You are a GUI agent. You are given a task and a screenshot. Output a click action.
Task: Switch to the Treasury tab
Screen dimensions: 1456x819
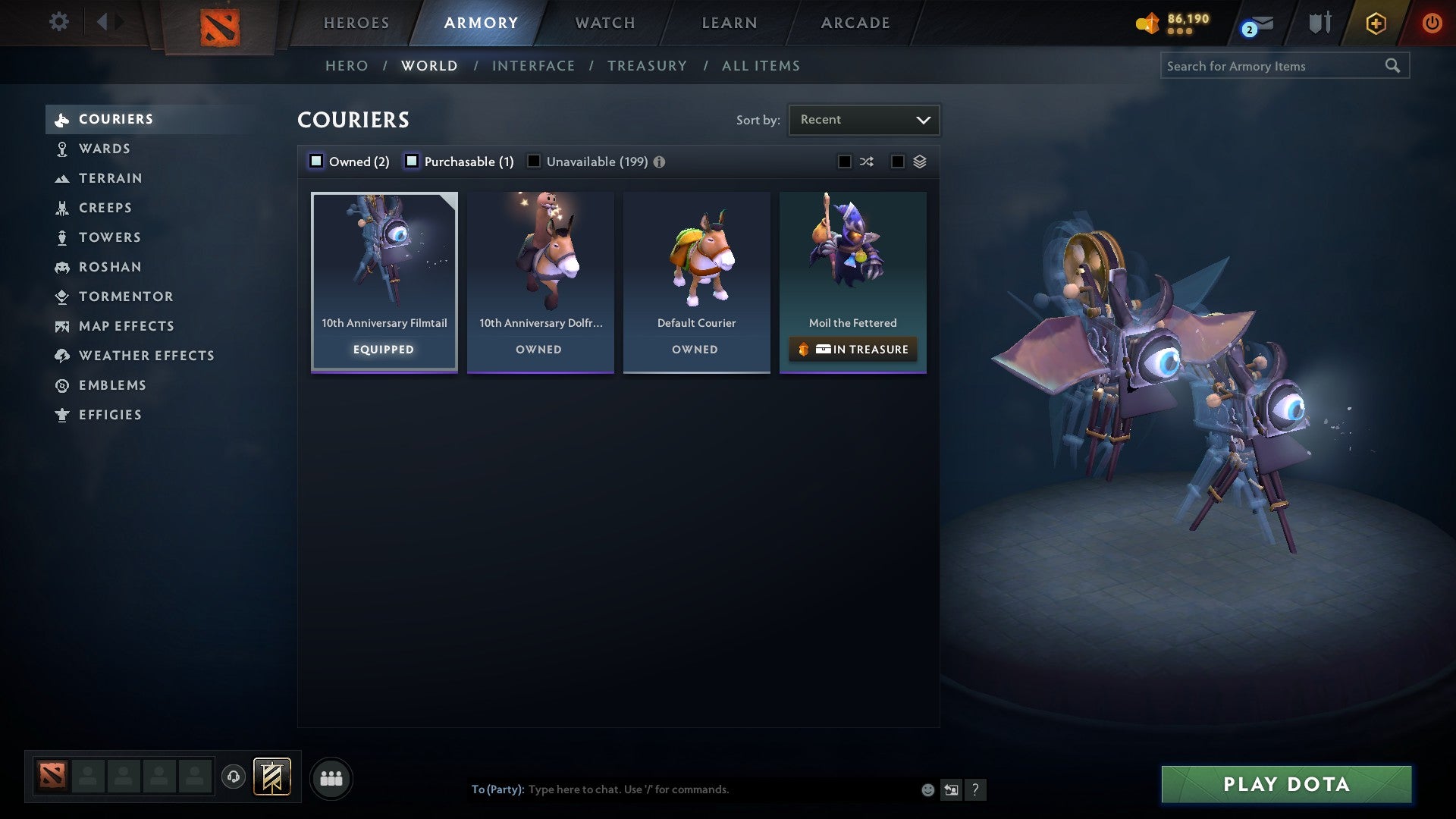coord(646,66)
